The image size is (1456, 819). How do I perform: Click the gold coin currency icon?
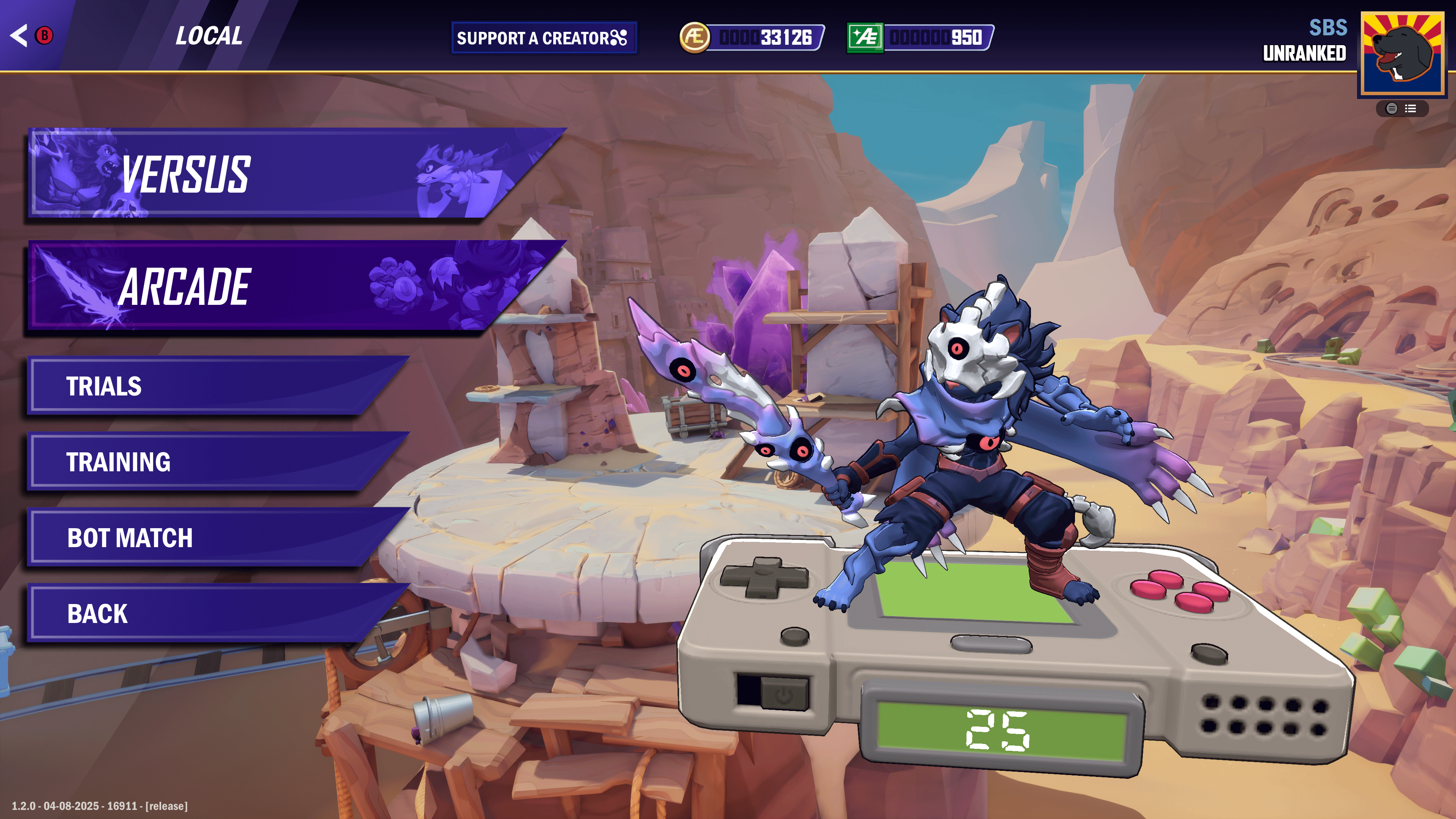(694, 38)
